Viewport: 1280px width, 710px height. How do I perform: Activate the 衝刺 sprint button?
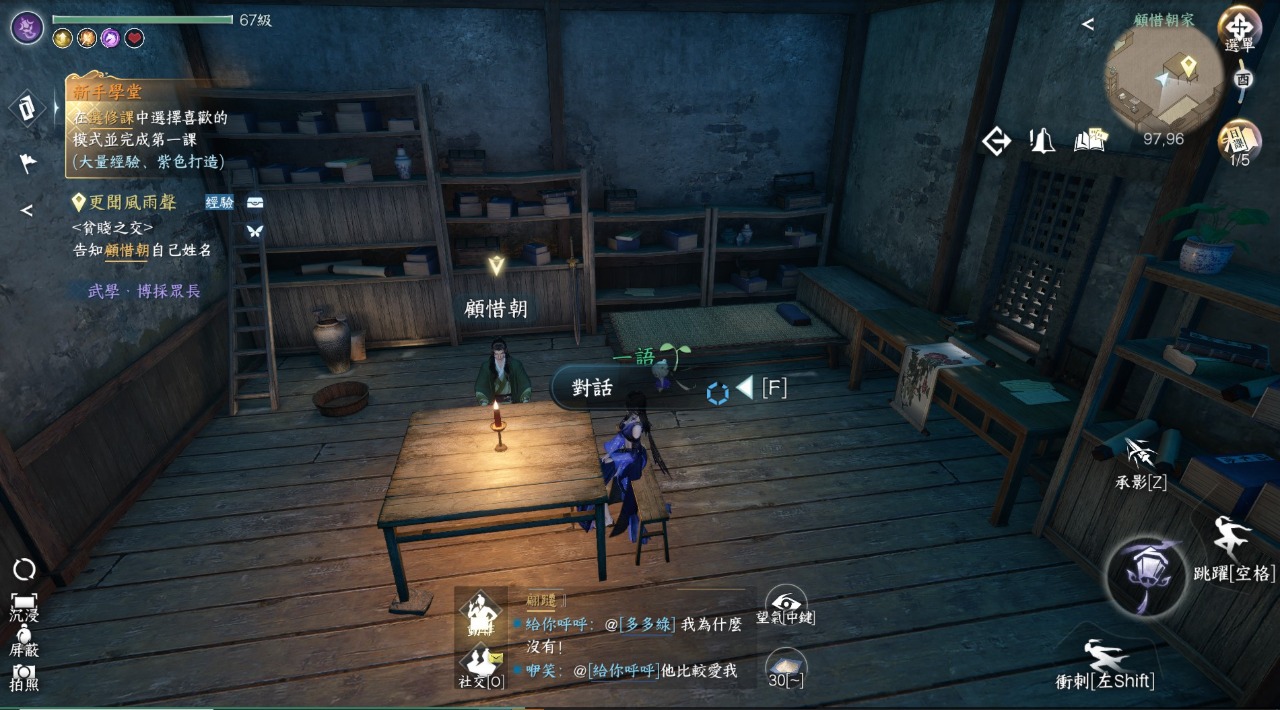pyautogui.click(x=1106, y=664)
